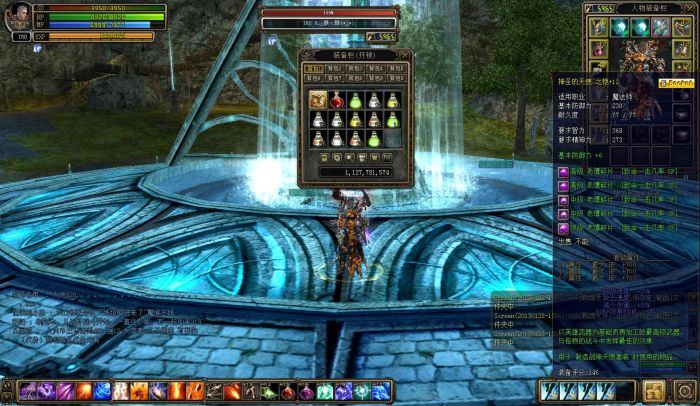Select the red health potion slot
The width and height of the screenshot is (700, 406).
tap(337, 99)
